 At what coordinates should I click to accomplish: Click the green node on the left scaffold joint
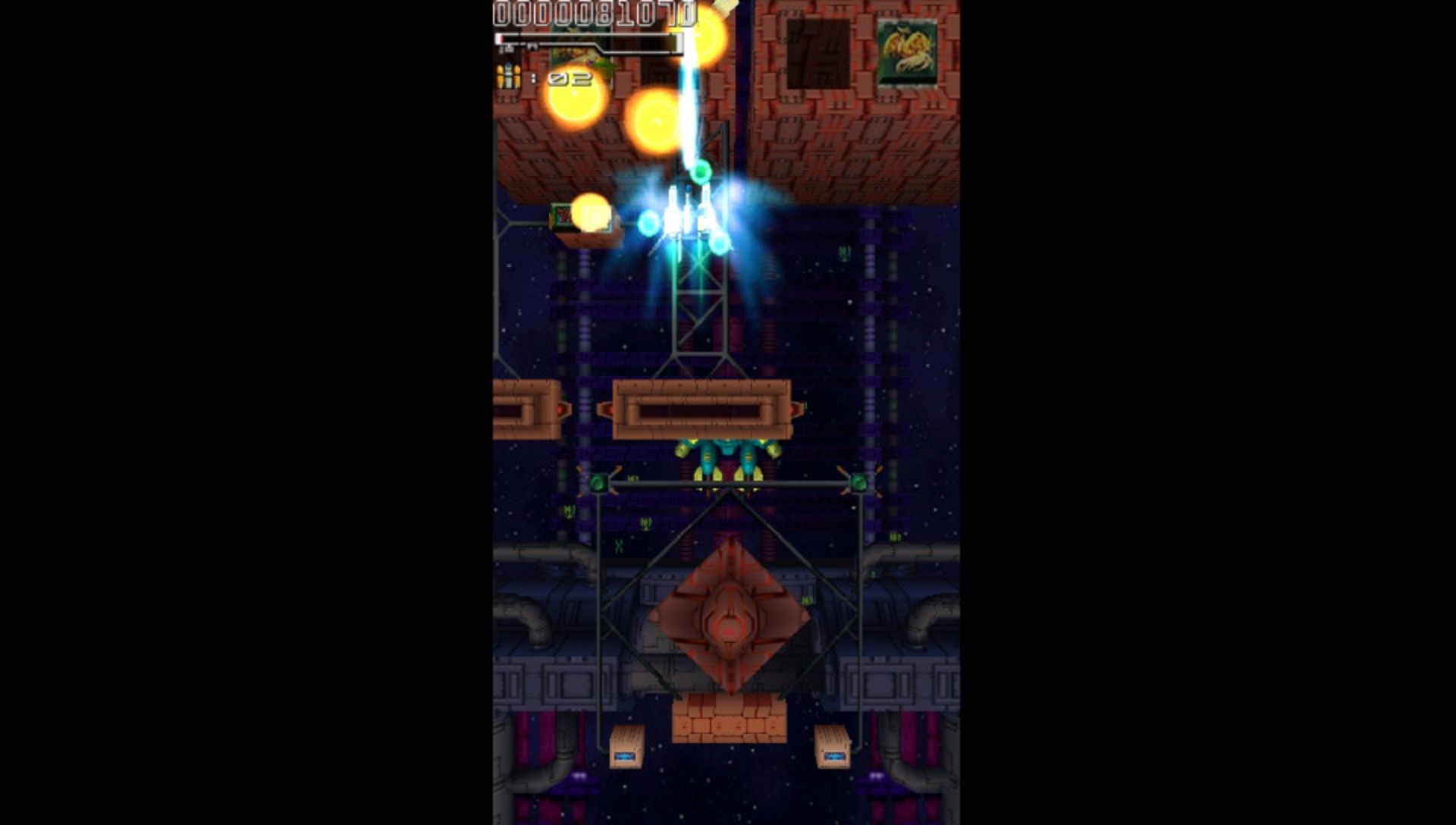point(599,483)
